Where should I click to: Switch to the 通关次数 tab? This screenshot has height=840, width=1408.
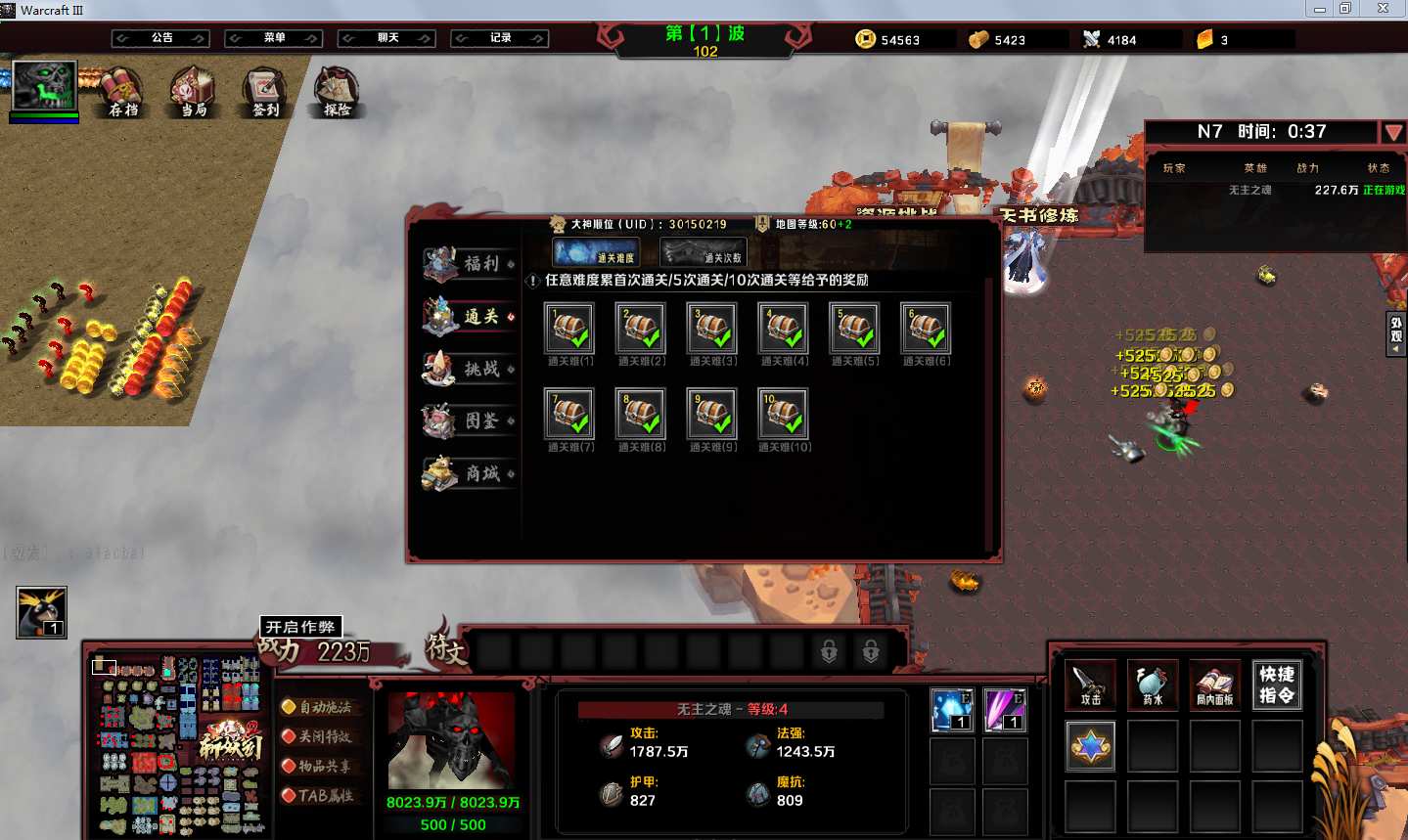pyautogui.click(x=704, y=252)
